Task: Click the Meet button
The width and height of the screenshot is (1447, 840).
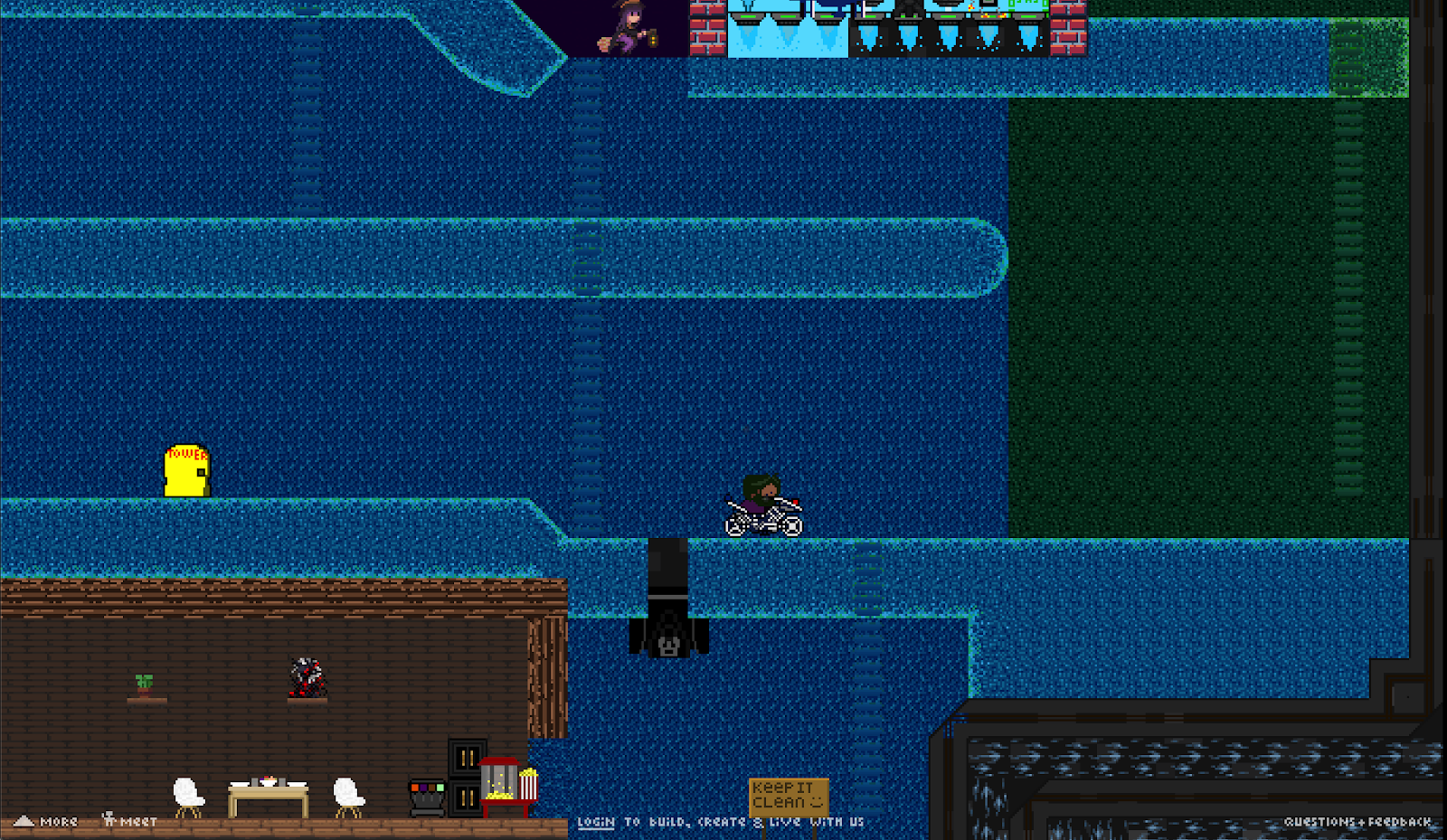Action: tap(130, 821)
